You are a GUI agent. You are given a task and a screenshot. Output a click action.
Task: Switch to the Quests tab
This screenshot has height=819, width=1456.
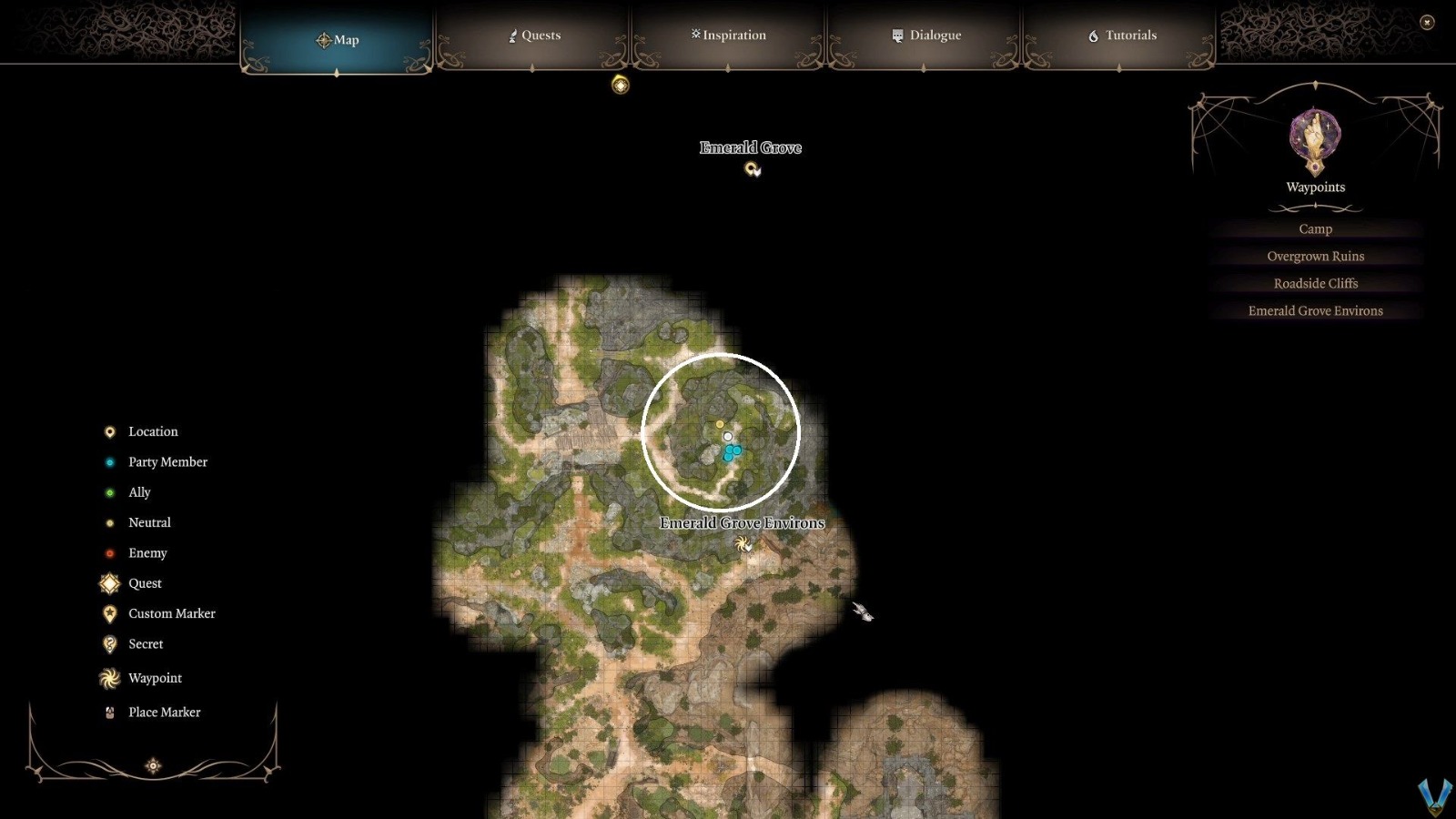click(x=535, y=35)
